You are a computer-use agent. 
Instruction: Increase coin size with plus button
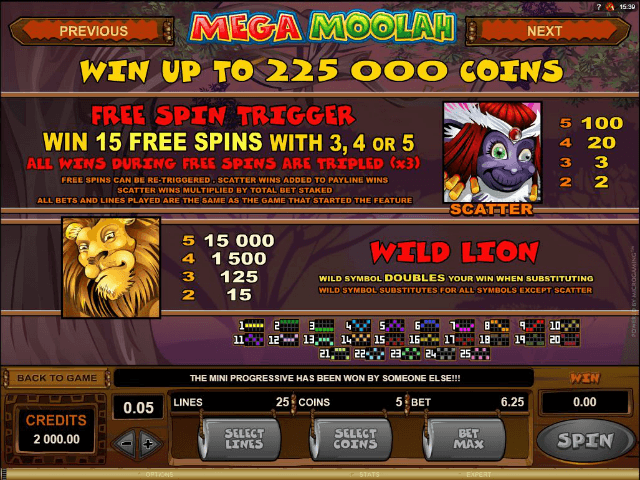149,442
